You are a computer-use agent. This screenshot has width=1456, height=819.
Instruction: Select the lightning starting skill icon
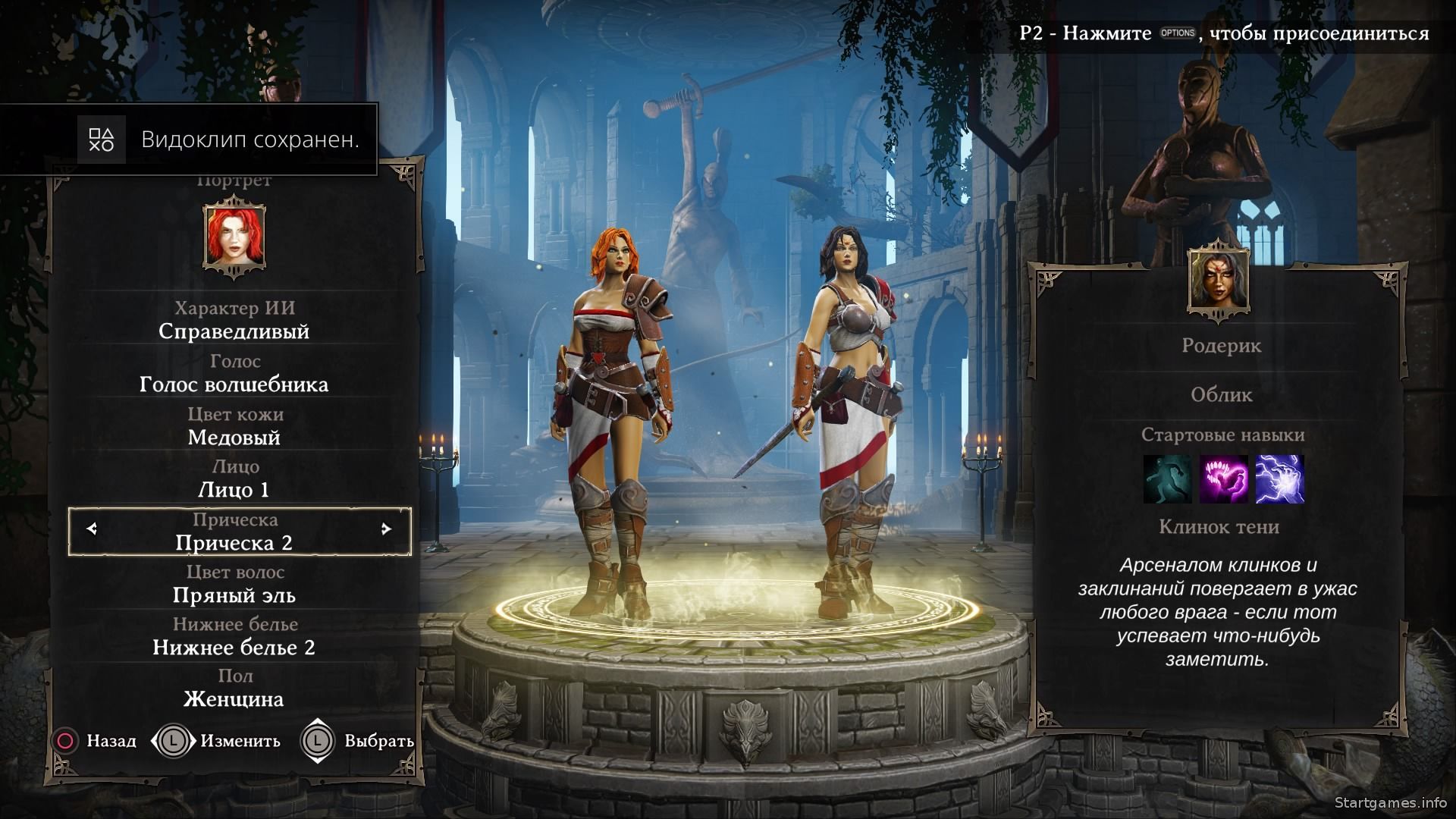click(1279, 479)
